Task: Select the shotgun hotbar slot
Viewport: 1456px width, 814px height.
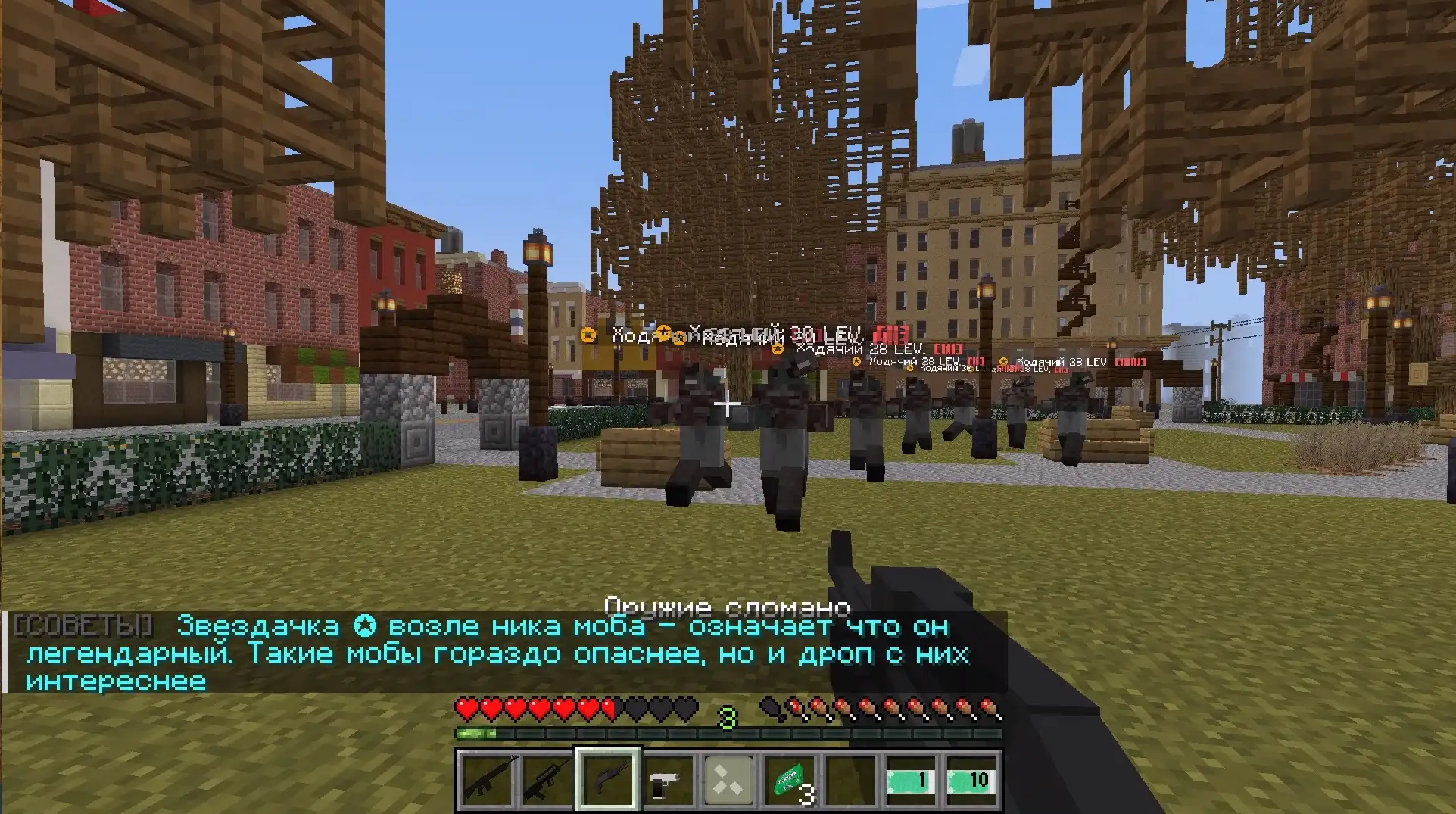Action: [x=608, y=780]
